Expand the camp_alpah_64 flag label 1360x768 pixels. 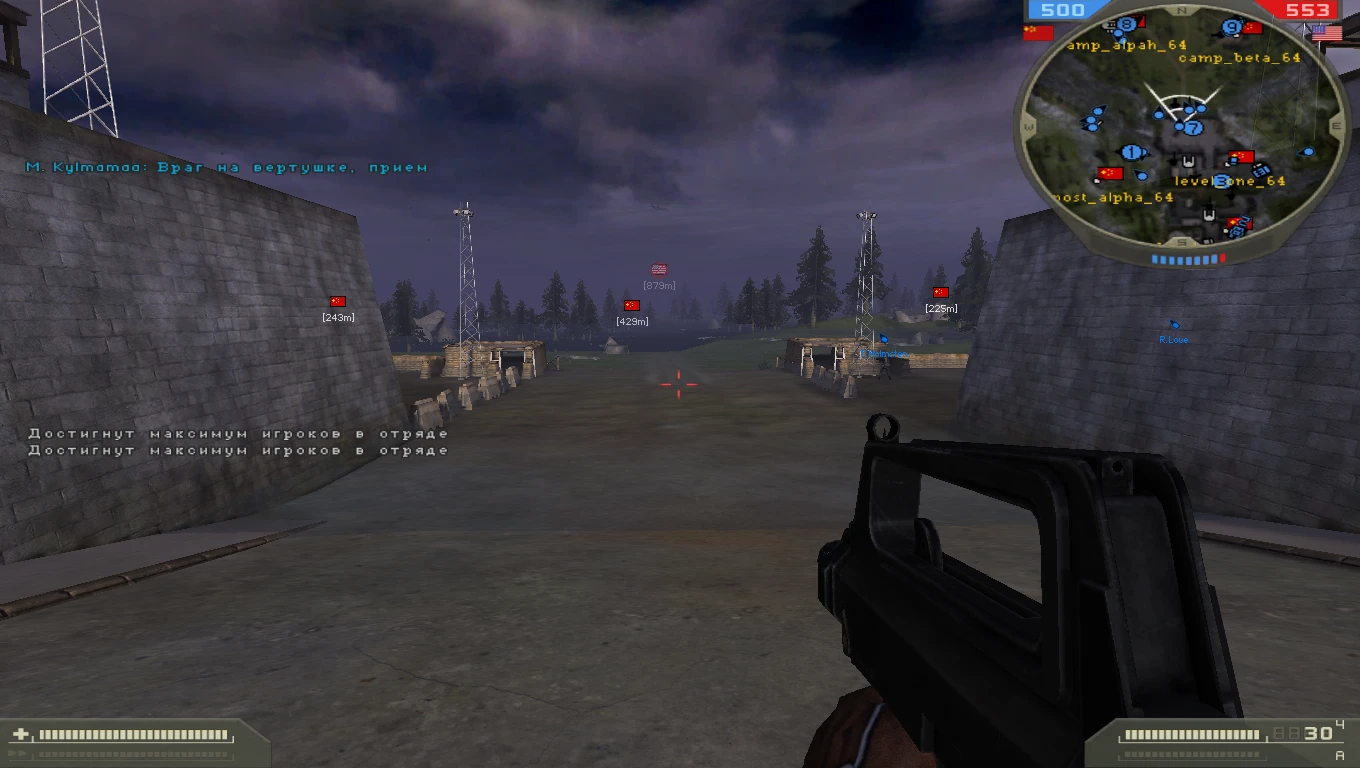pos(1125,46)
